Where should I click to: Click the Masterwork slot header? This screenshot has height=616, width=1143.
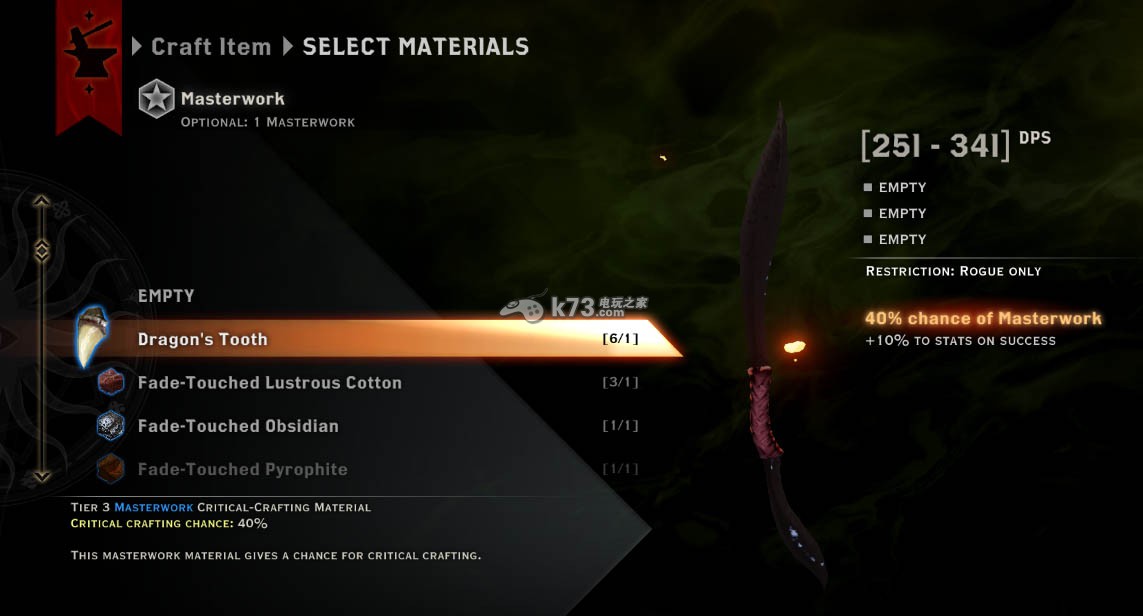coord(232,99)
